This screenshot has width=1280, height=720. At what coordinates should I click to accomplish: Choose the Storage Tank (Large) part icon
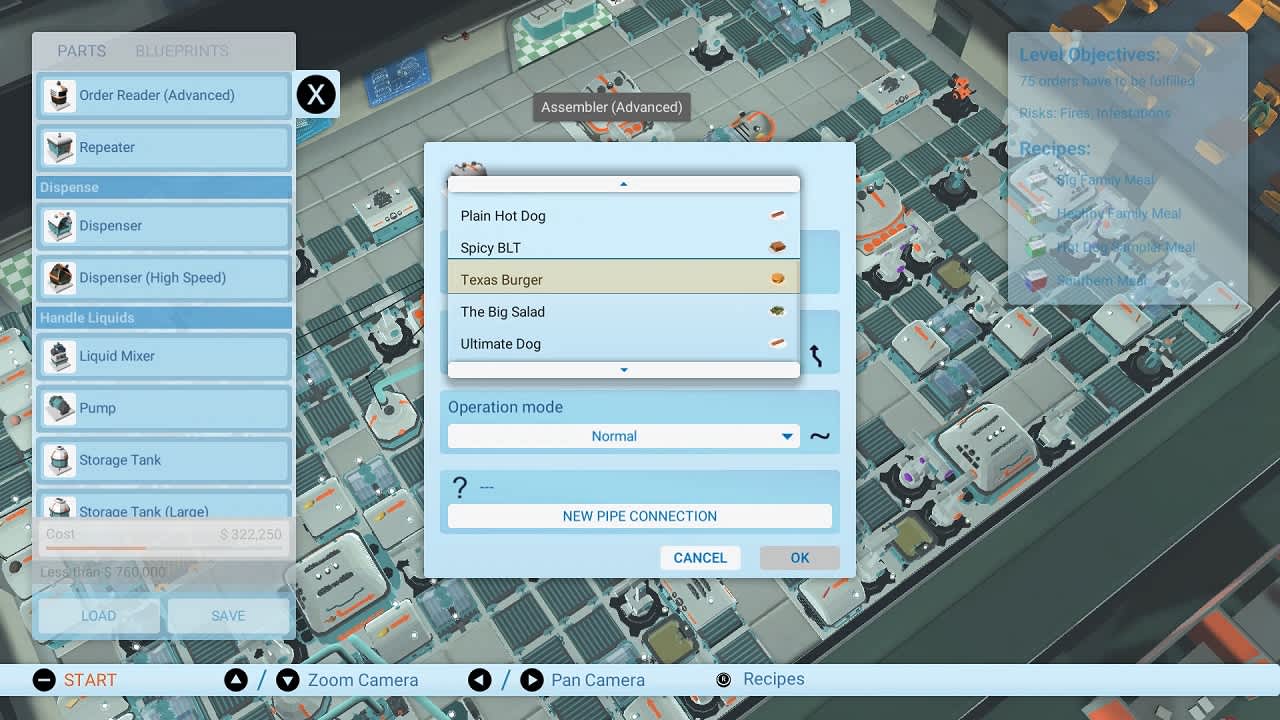click(60, 508)
